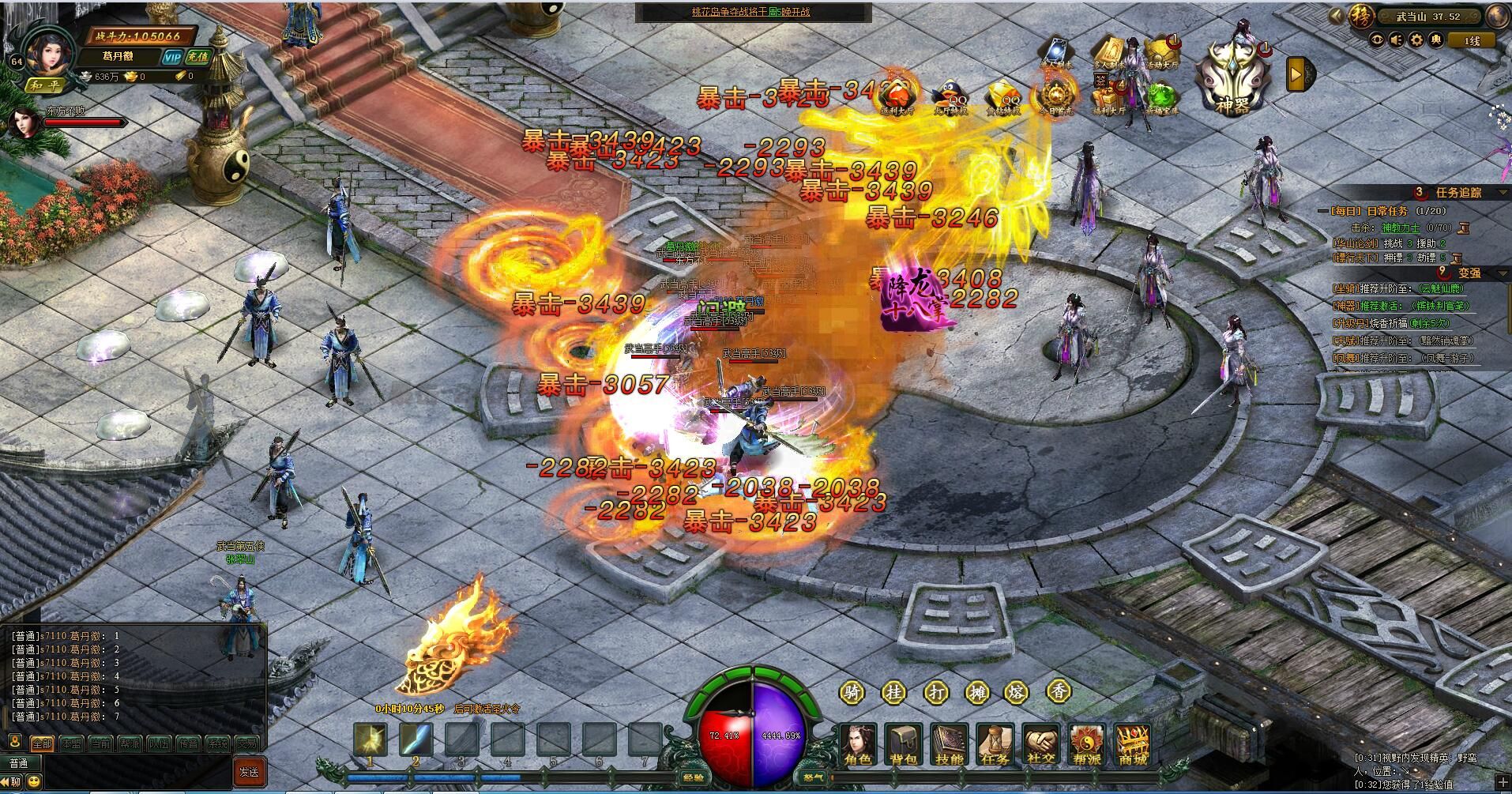1512x794 pixels.
Task: Open settings via the gear icon
Action: click(1417, 40)
